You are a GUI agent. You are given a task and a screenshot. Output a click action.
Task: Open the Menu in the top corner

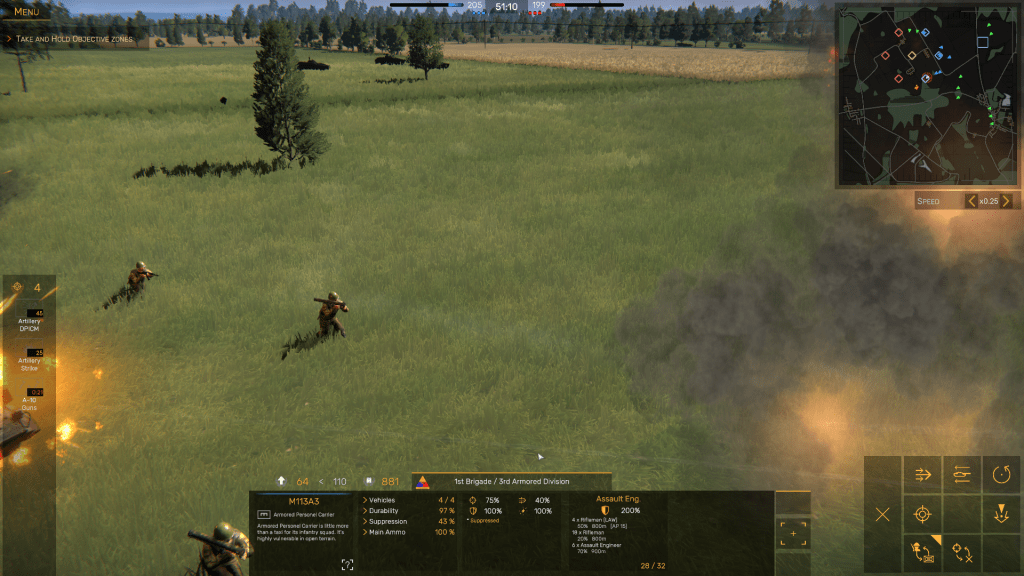tap(26, 12)
